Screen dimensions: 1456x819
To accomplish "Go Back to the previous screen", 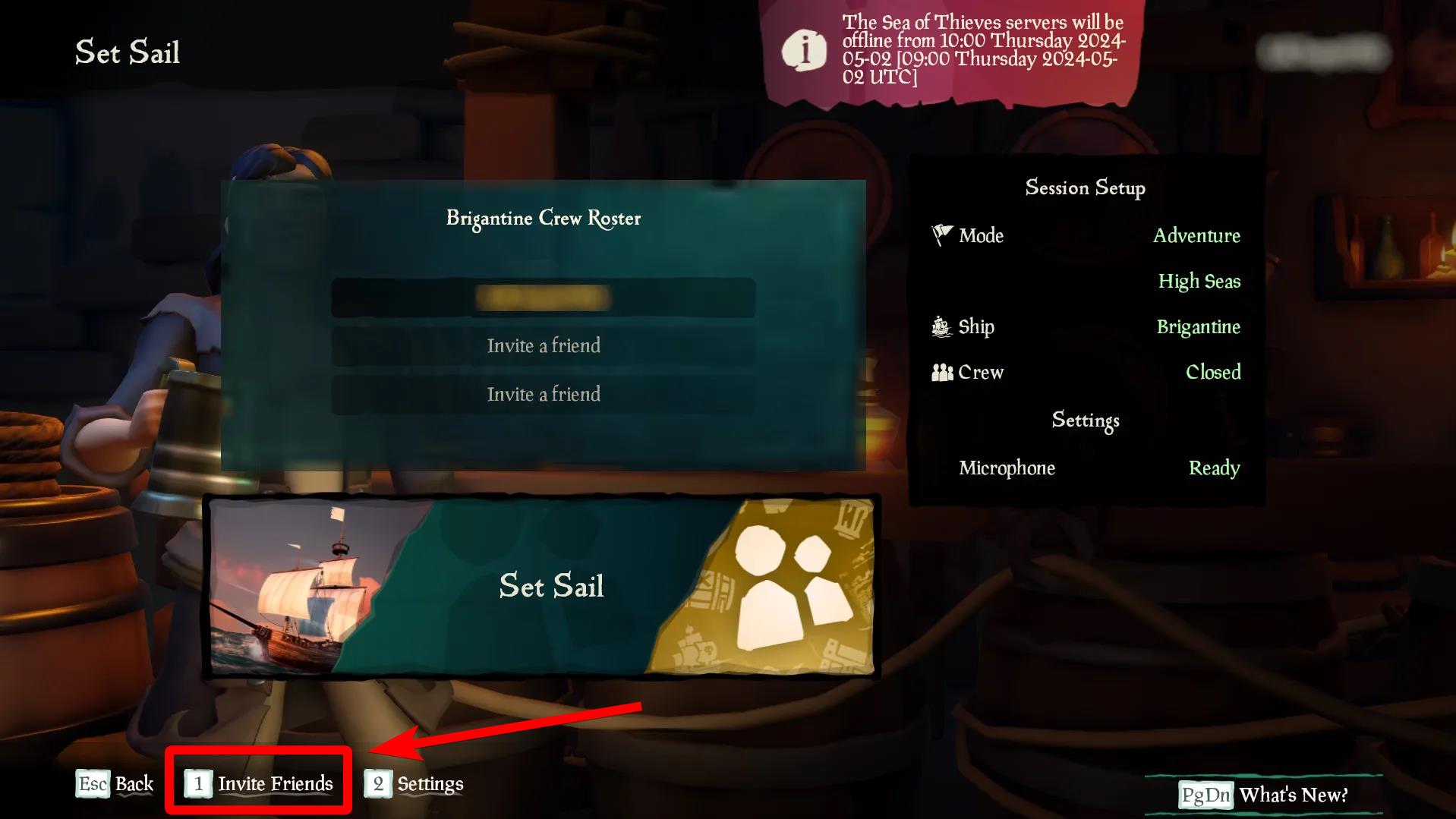I will 115,783.
